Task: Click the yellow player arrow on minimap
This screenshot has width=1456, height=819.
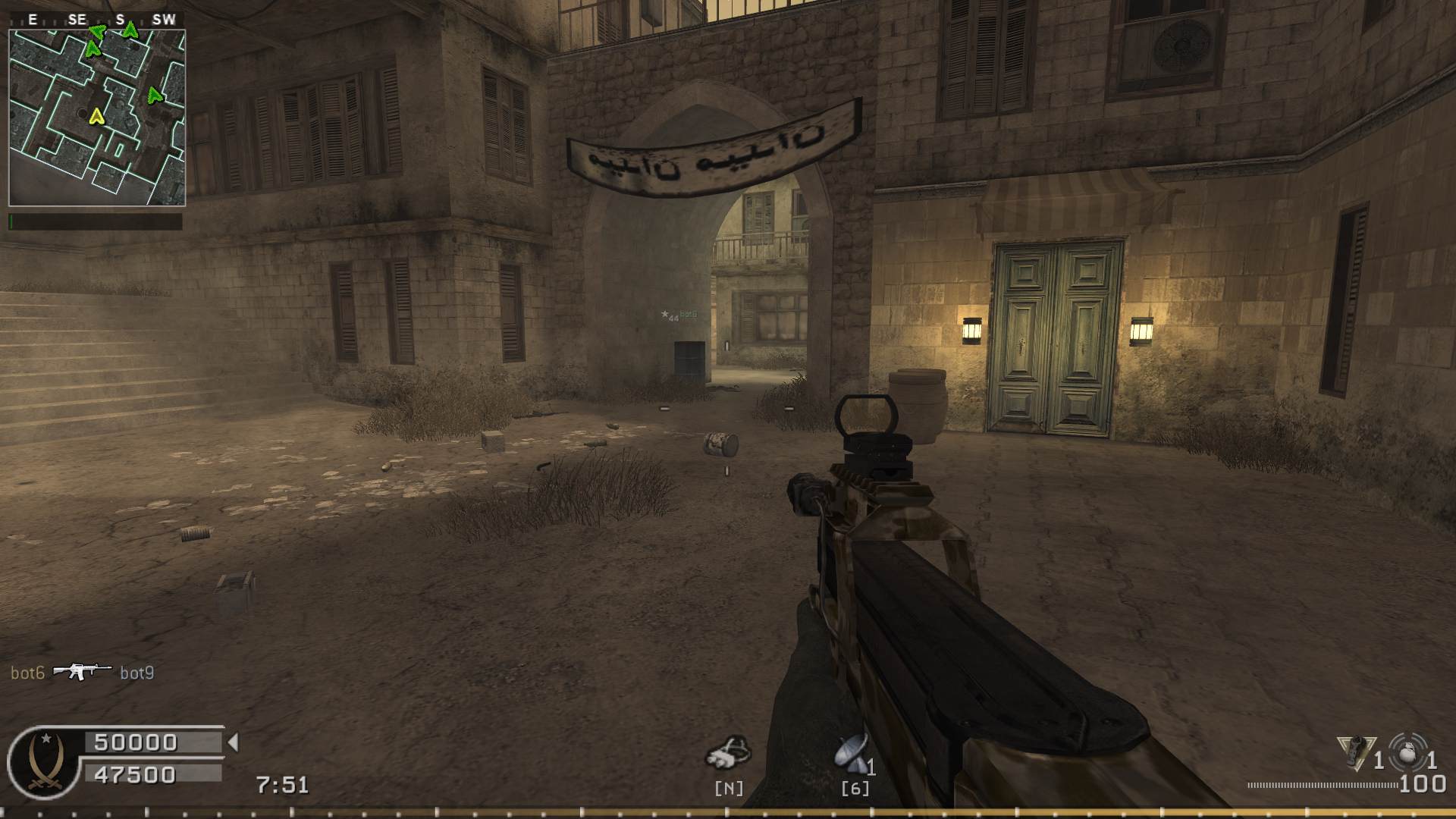Action: tap(96, 116)
